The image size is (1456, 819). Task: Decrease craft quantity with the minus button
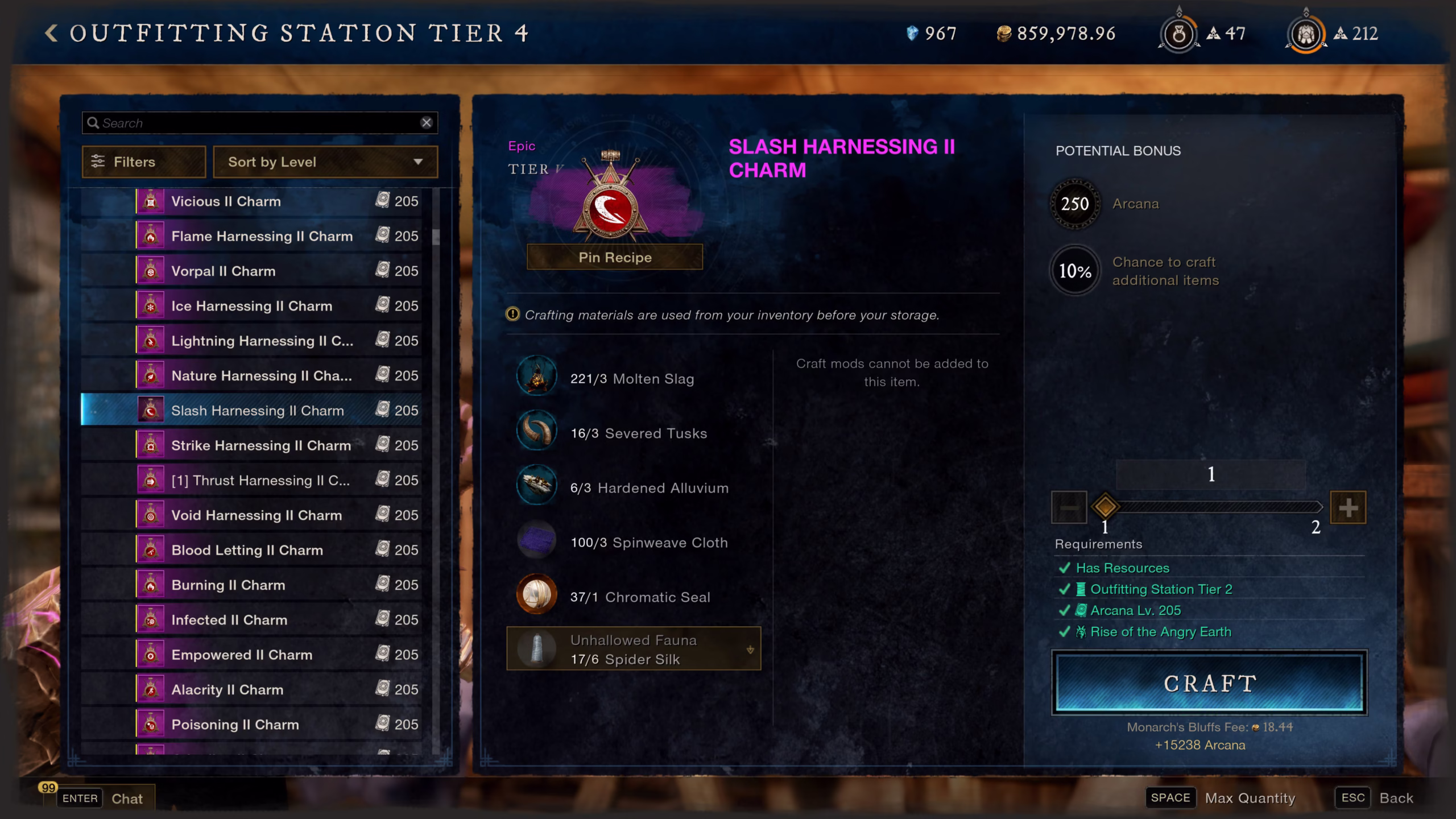click(x=1069, y=508)
